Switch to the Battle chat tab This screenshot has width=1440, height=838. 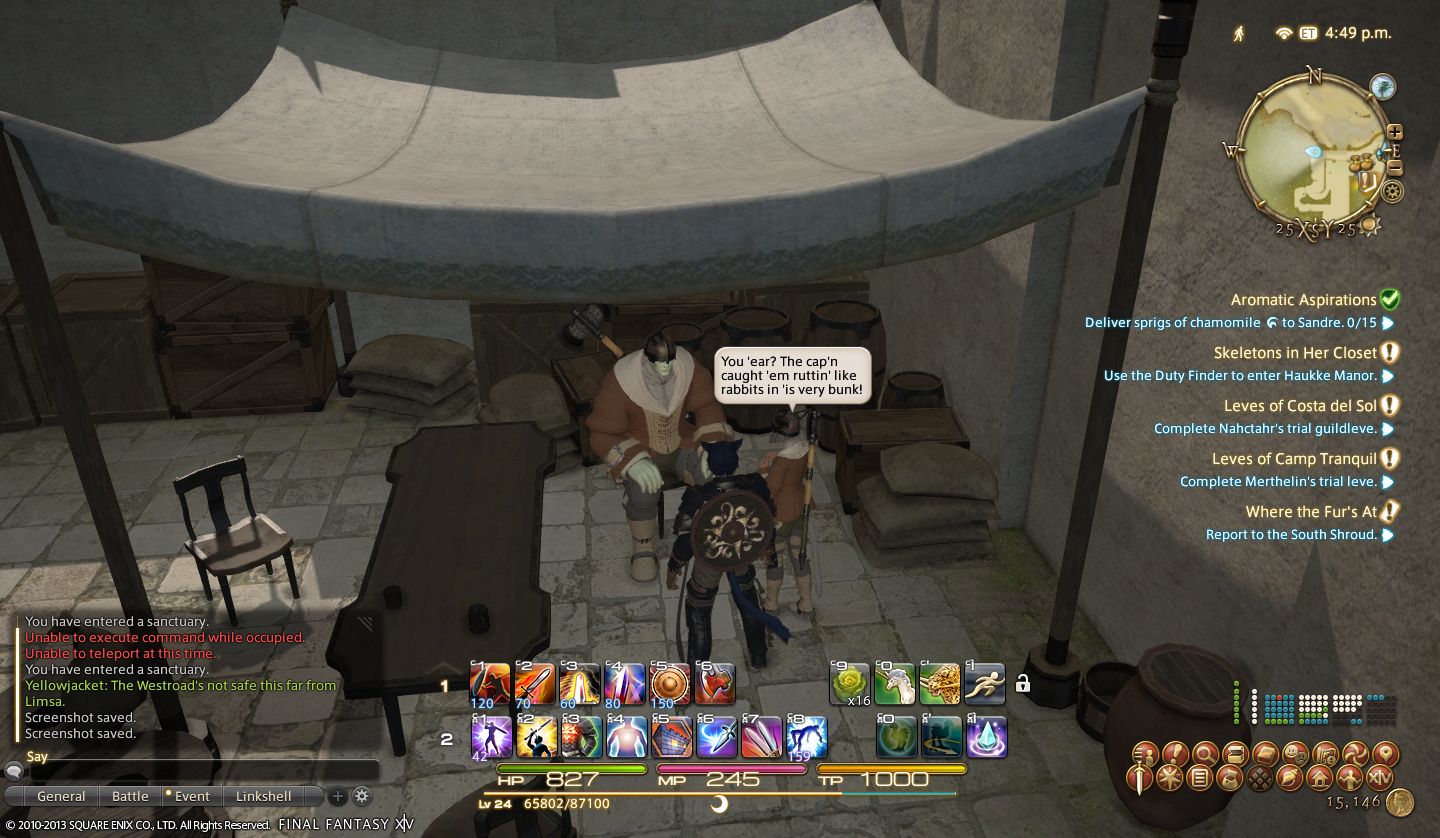point(130,796)
